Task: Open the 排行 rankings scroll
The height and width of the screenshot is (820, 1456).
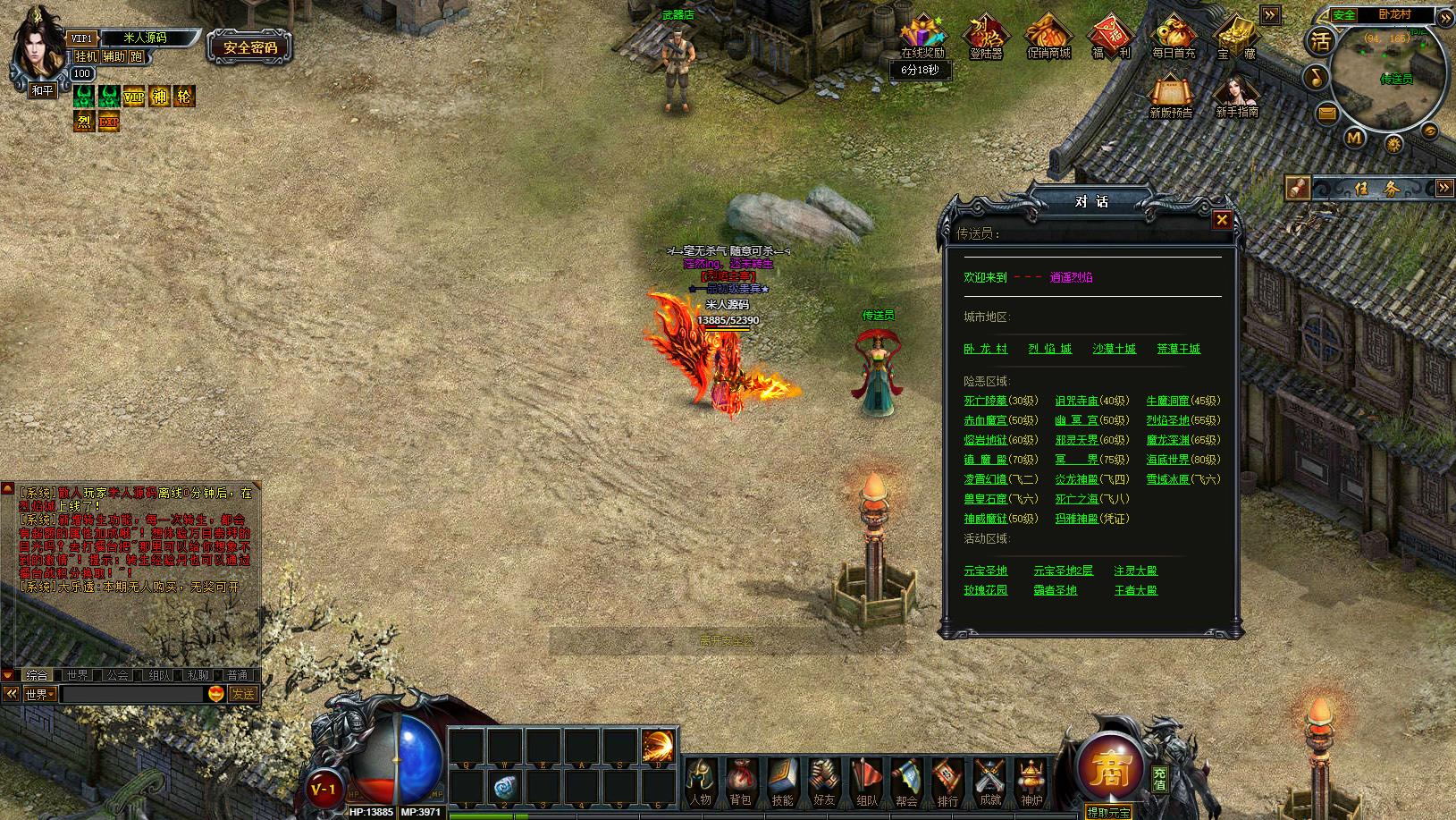Action: click(947, 782)
